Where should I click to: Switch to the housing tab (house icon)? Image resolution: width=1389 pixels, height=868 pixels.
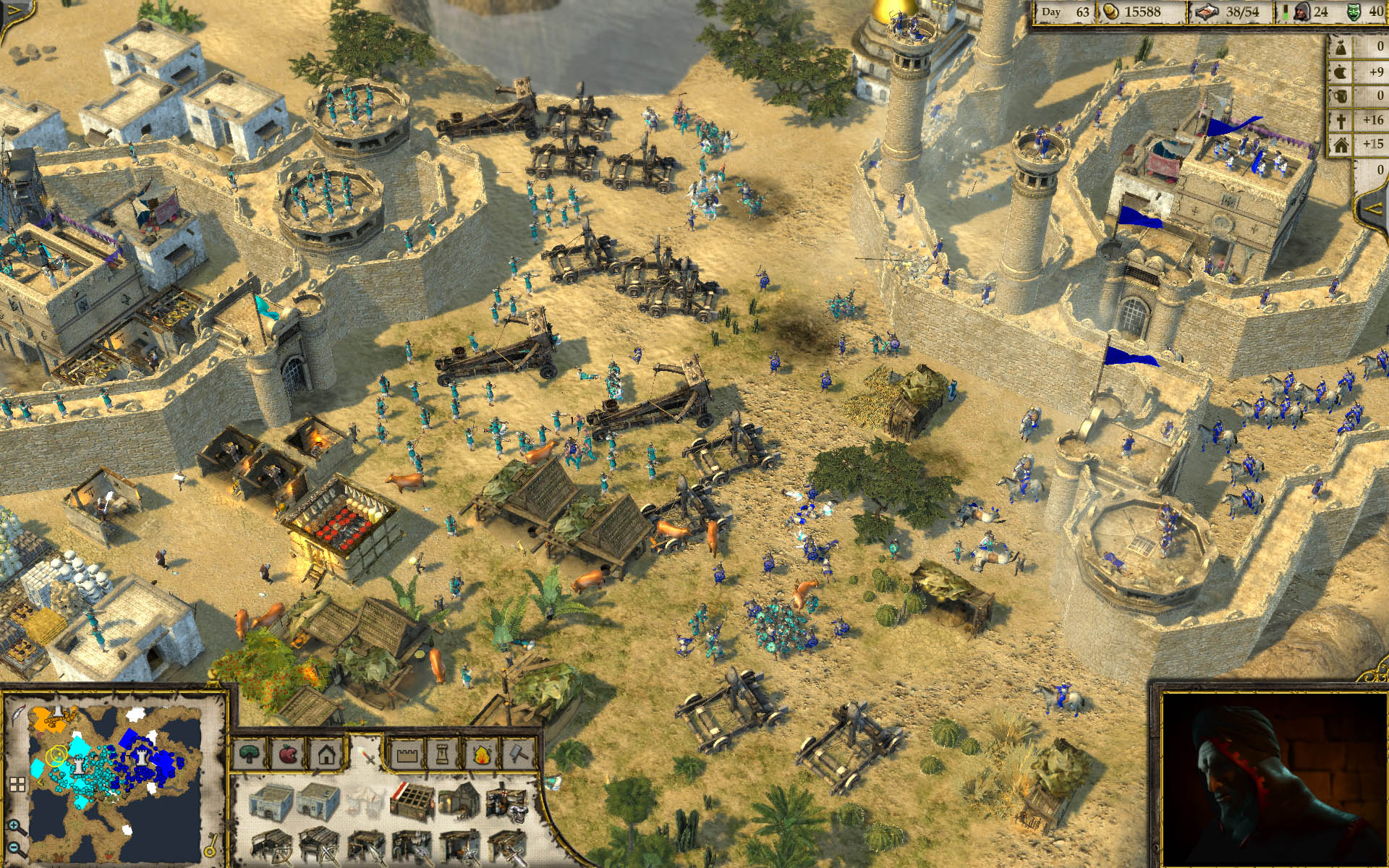click(x=326, y=754)
